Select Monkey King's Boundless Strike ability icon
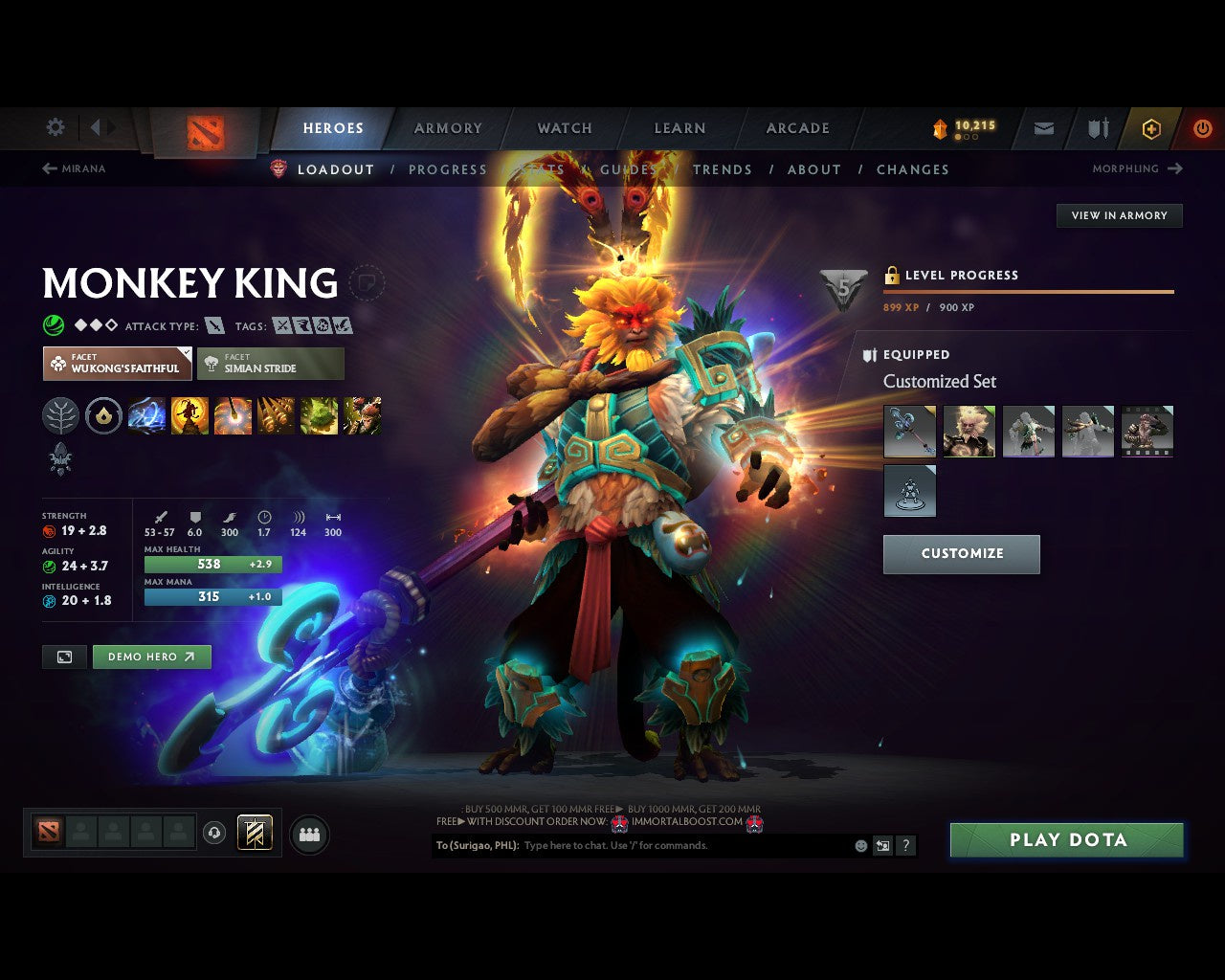Image resolution: width=1225 pixels, height=980 pixels. click(x=146, y=415)
